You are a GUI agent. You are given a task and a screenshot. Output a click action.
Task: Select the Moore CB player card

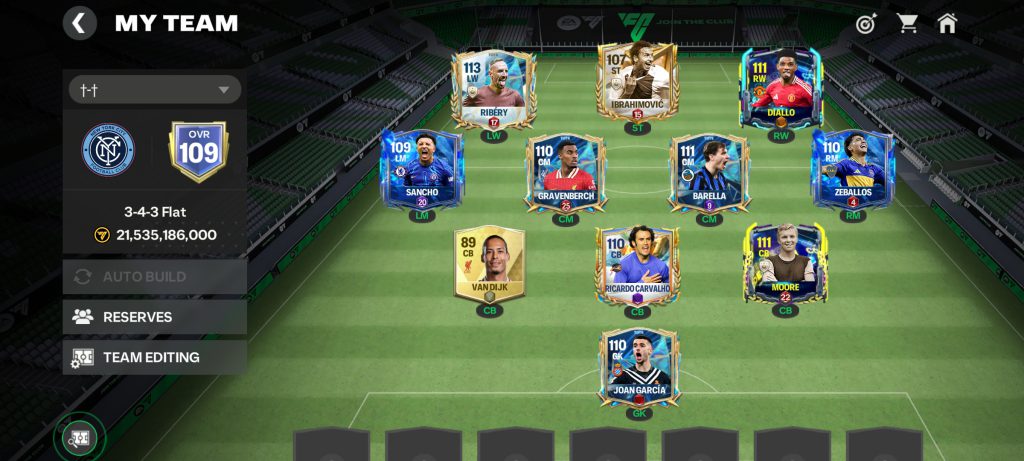coord(785,263)
